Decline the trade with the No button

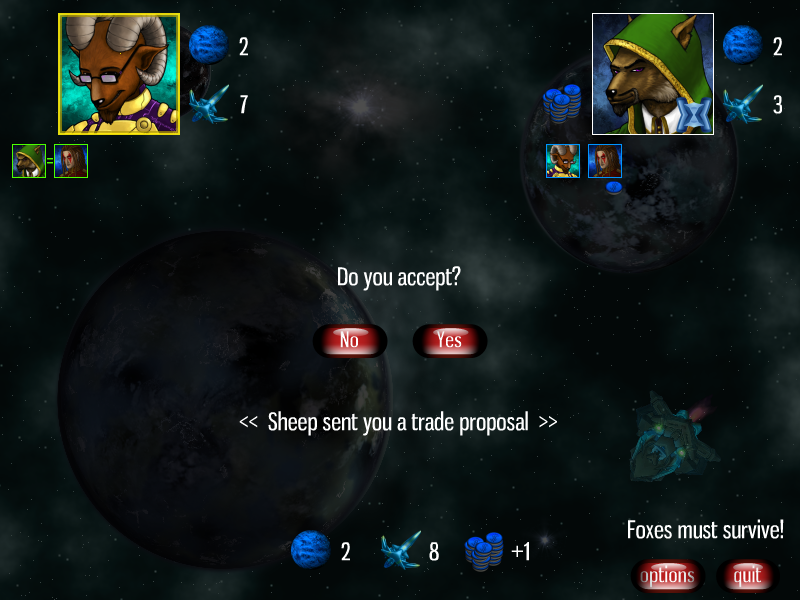pyautogui.click(x=349, y=341)
